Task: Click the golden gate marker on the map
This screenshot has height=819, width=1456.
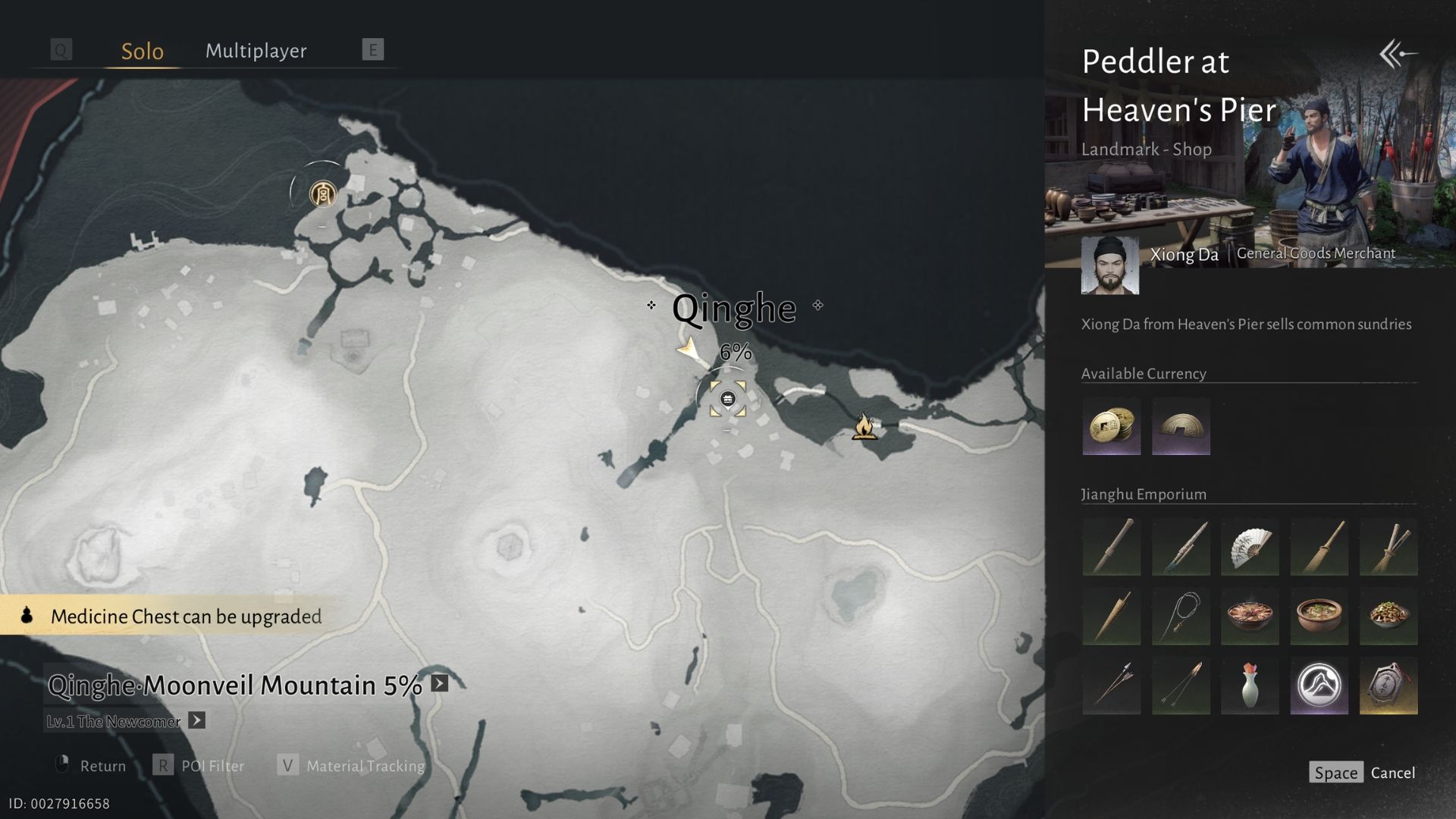Action: click(322, 193)
